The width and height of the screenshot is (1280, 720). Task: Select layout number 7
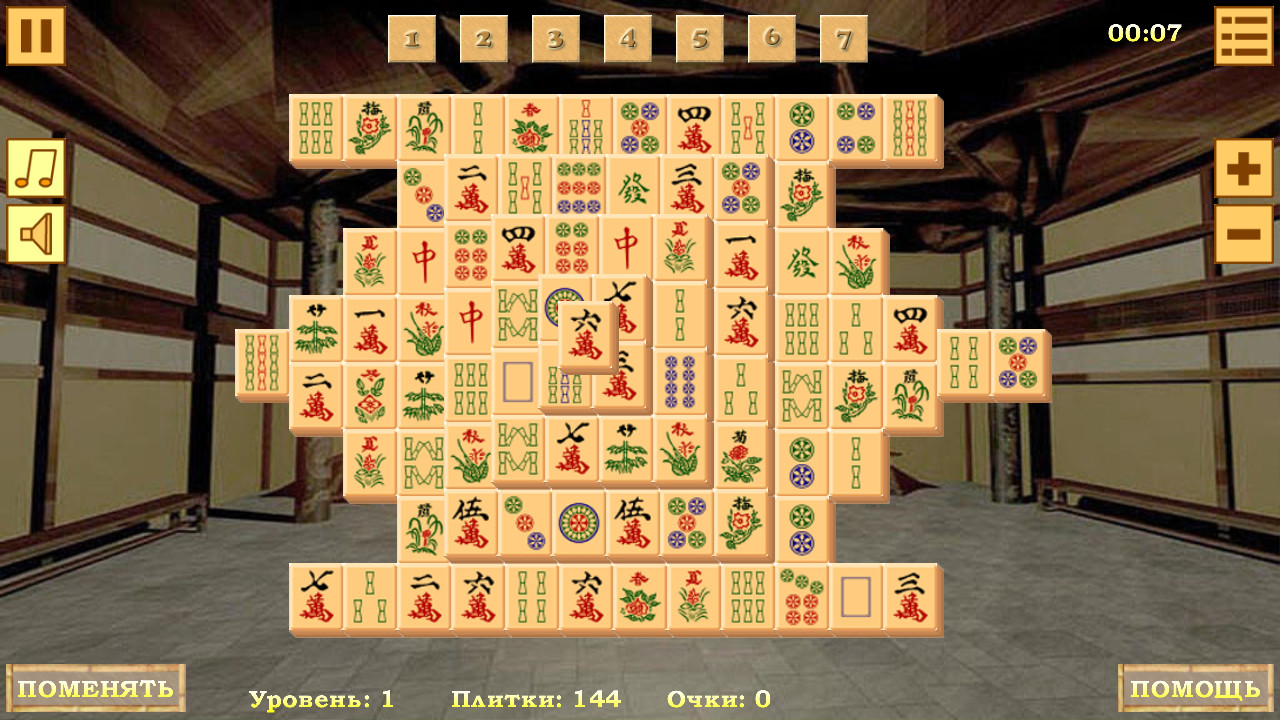(x=843, y=40)
